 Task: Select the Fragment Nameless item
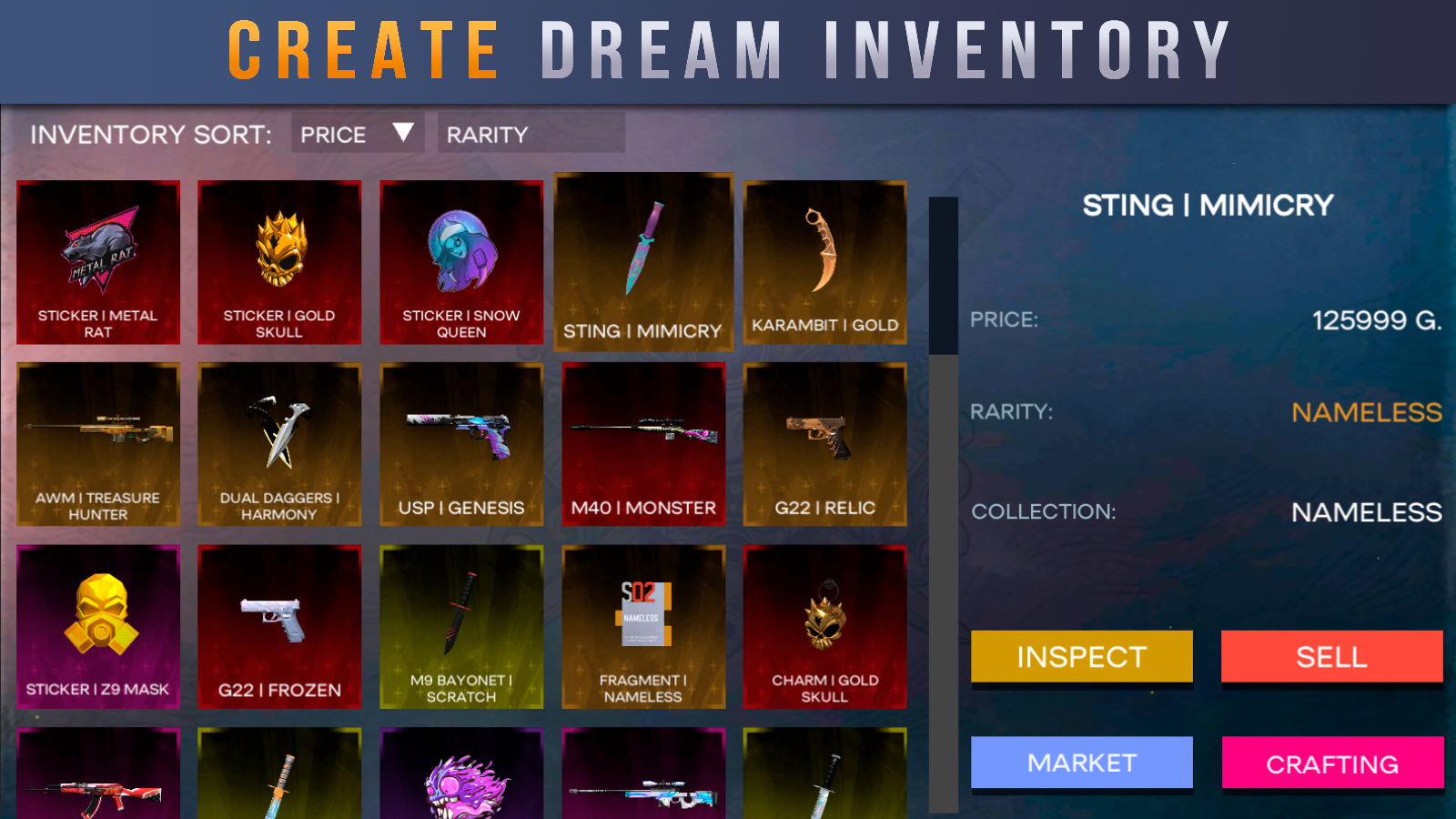pyautogui.click(x=643, y=623)
